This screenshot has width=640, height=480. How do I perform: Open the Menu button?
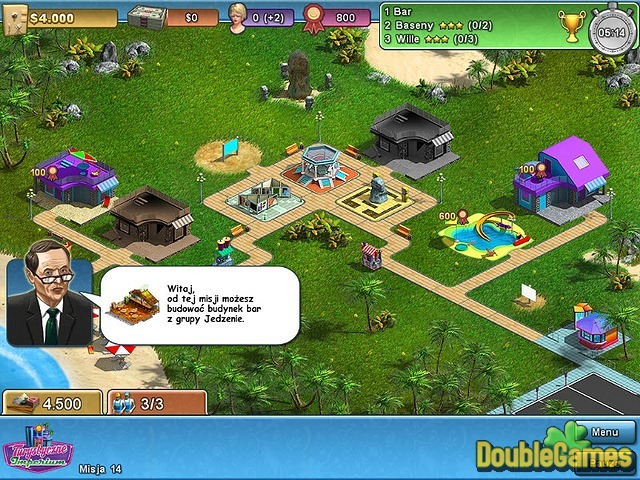(x=605, y=433)
